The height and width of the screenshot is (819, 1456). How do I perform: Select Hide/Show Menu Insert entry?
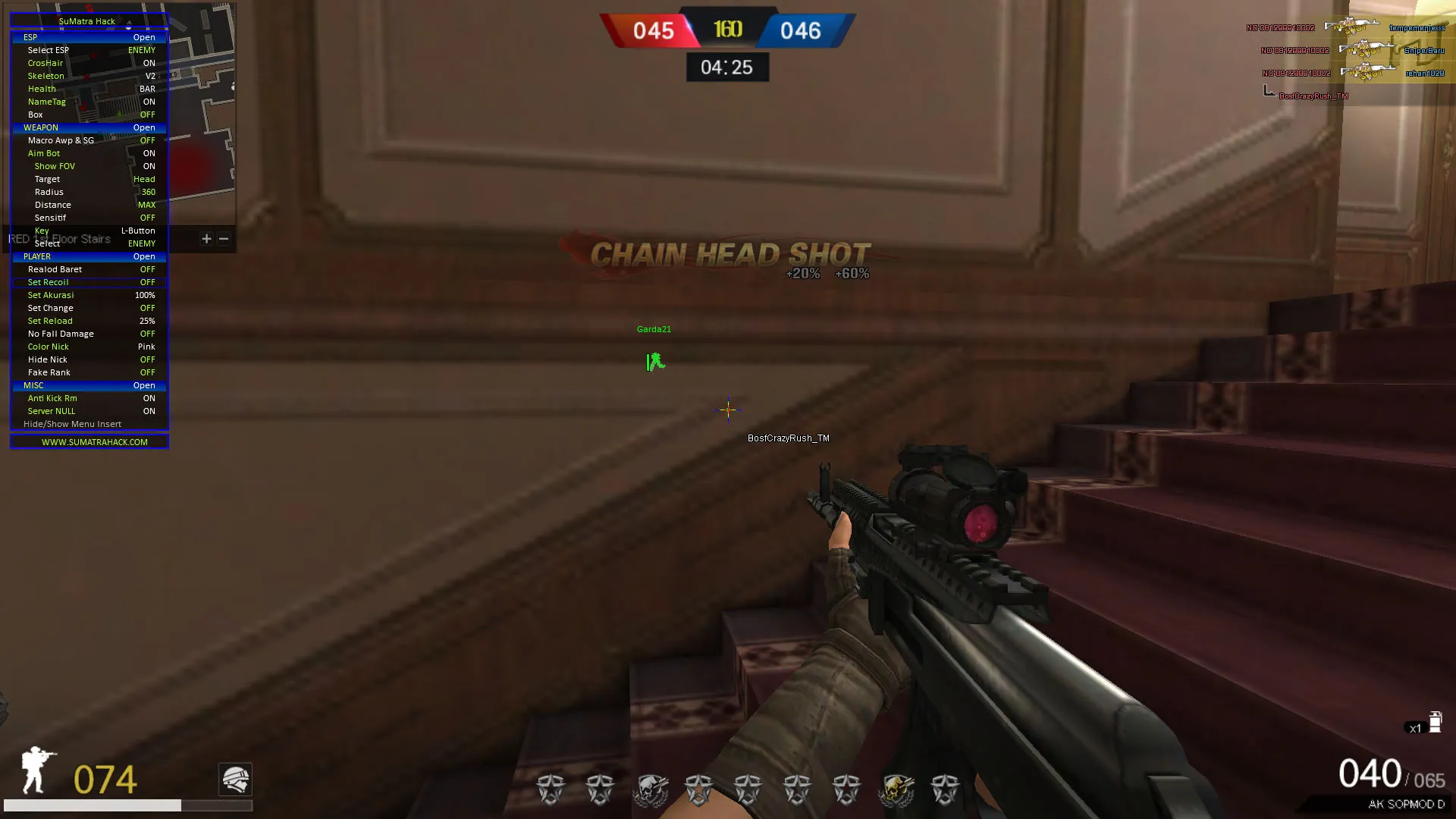[72, 424]
